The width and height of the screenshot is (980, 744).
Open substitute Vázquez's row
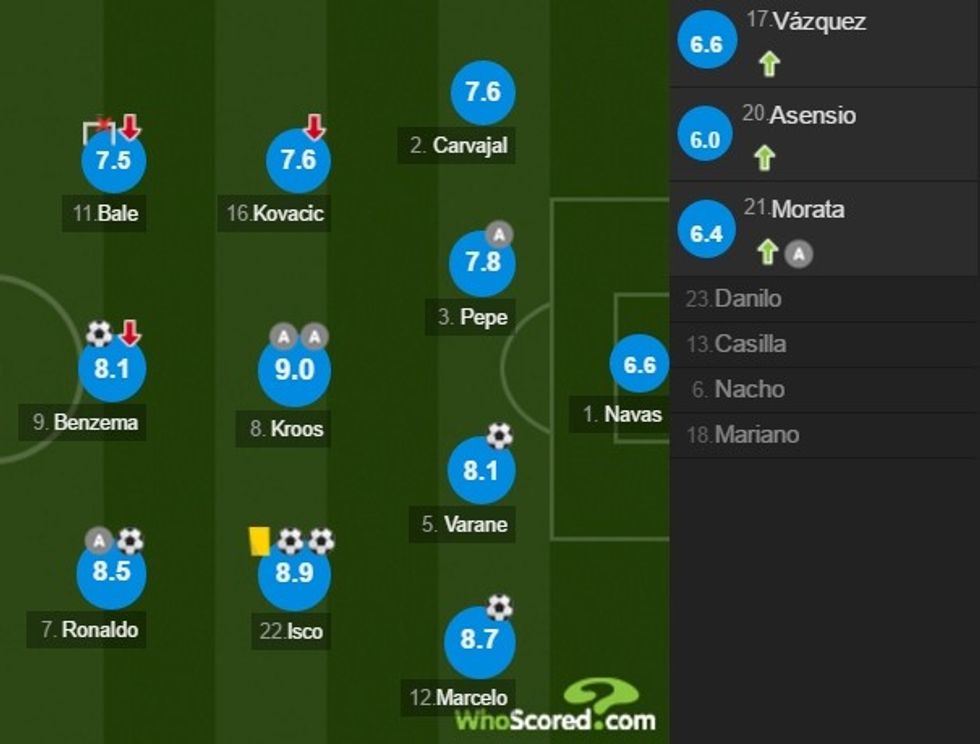(824, 42)
